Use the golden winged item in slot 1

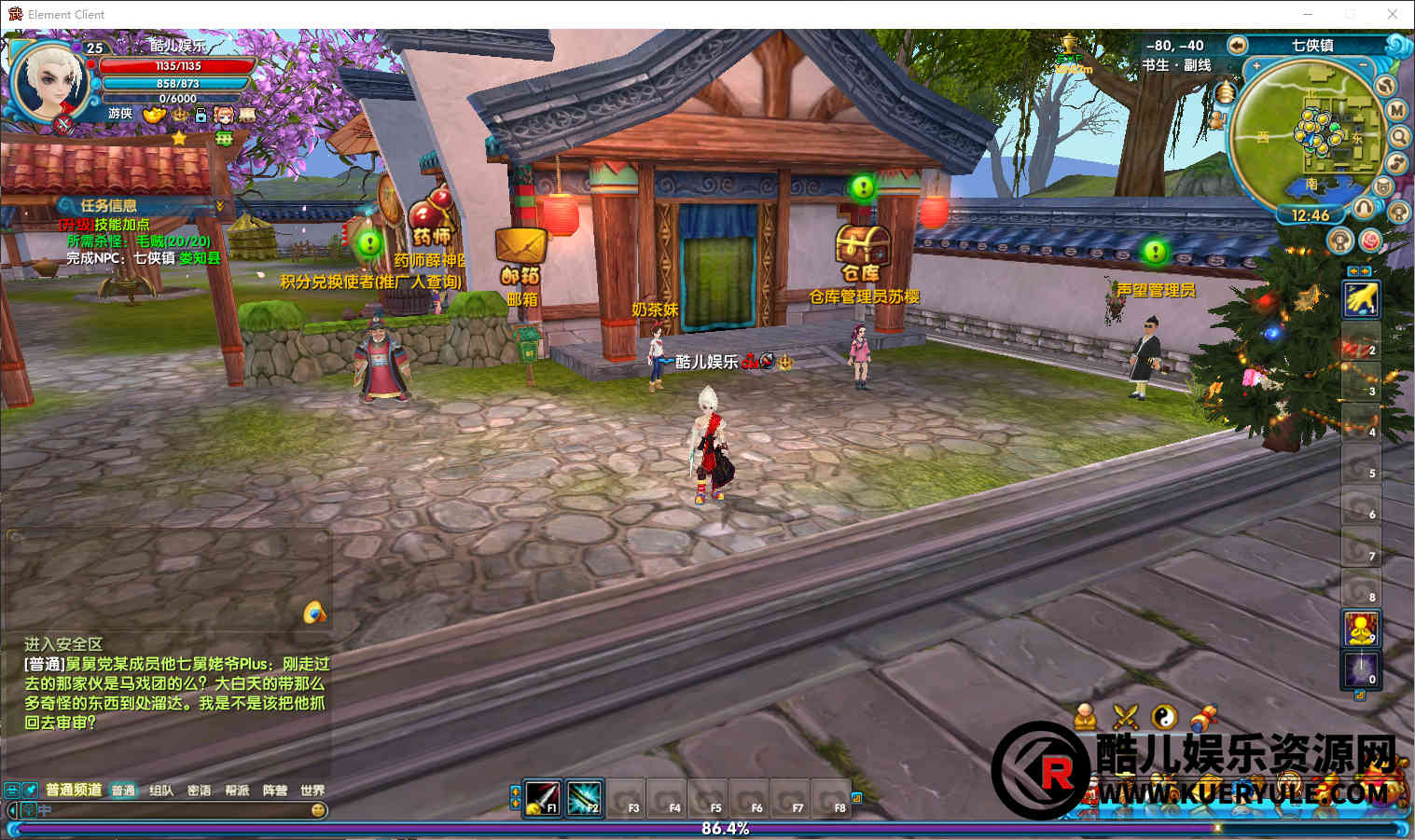coord(1361,298)
